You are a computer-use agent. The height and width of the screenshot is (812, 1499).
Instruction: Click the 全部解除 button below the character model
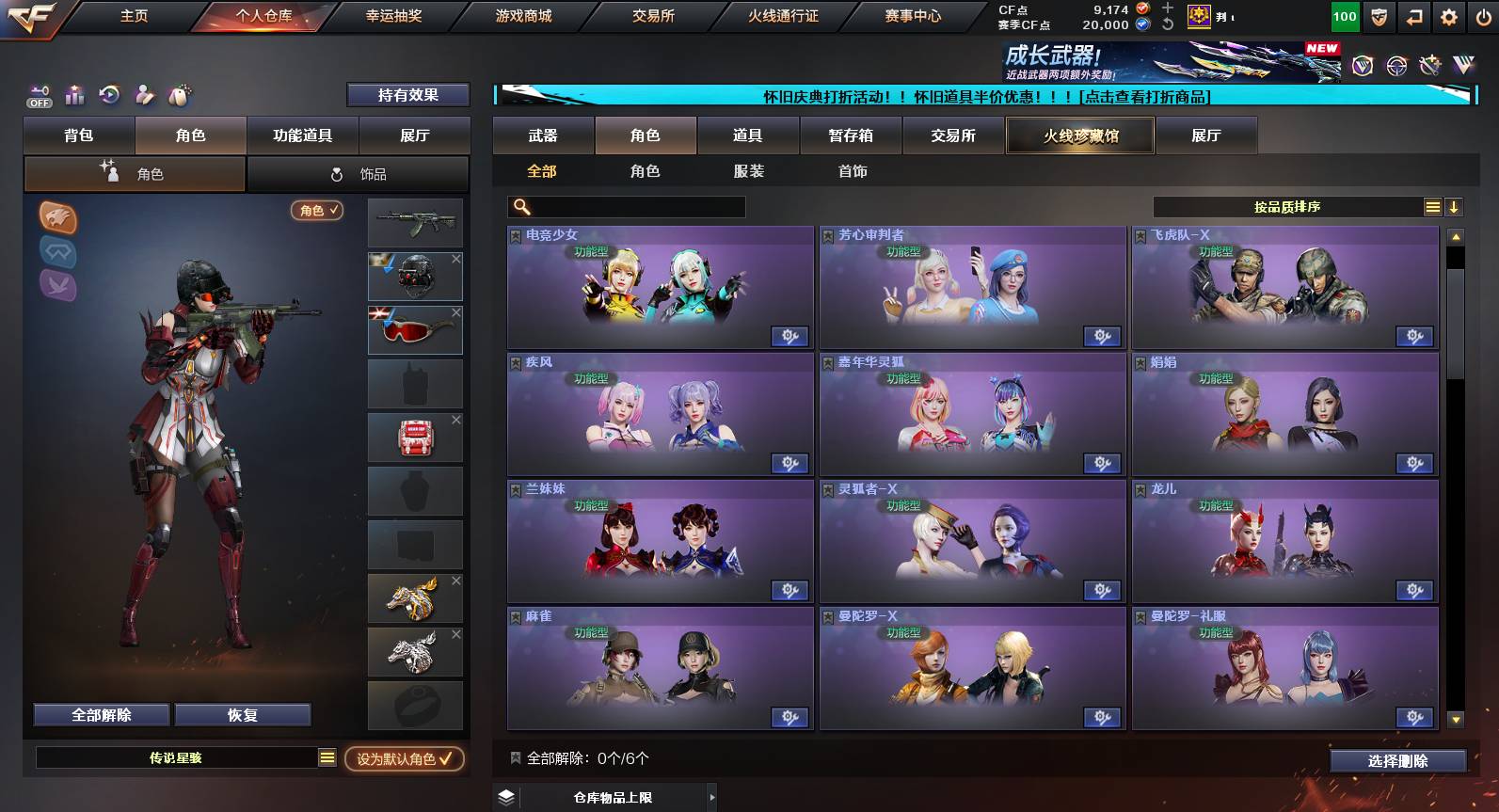coord(100,715)
